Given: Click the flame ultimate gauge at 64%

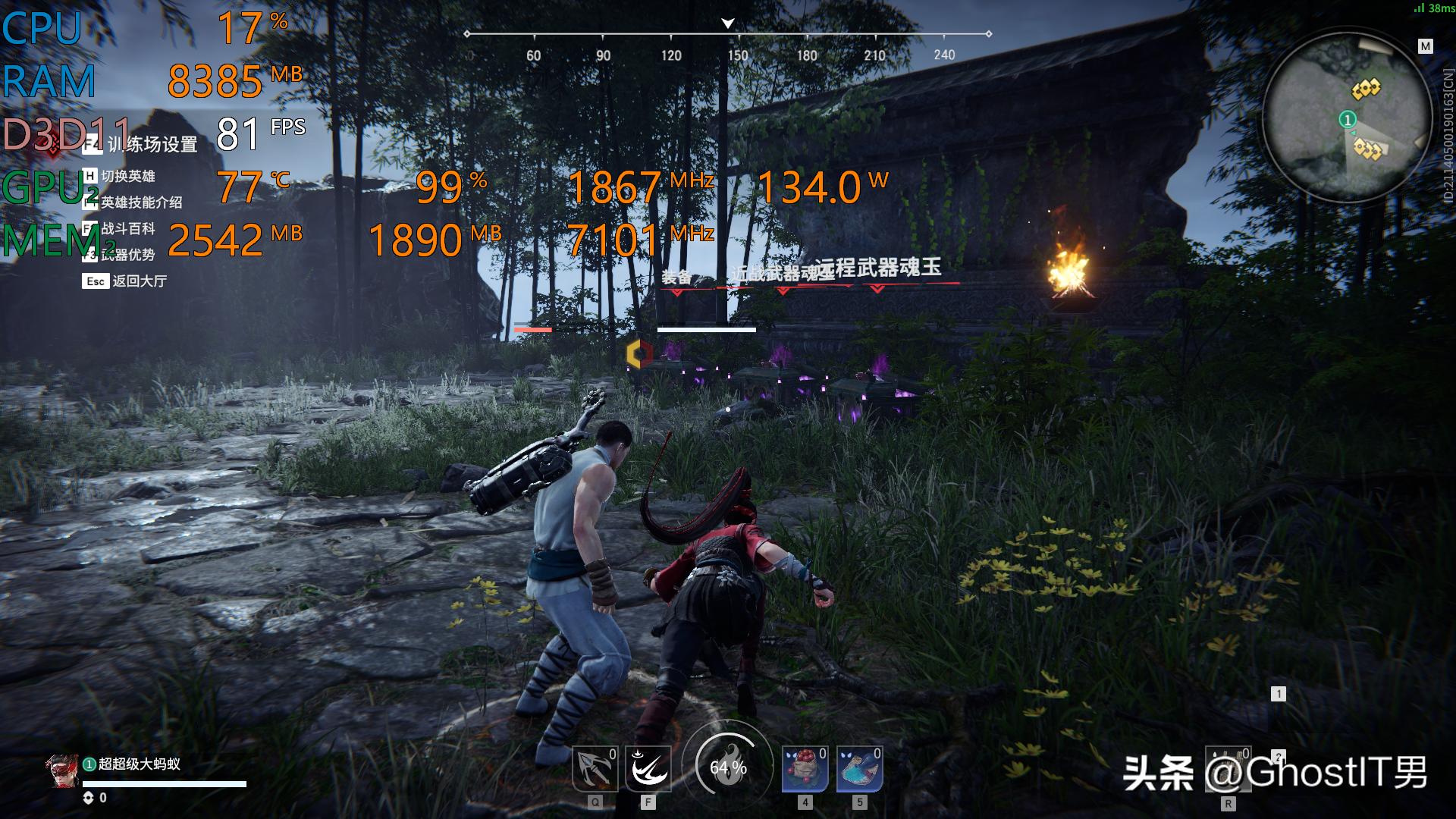Looking at the screenshot, I should pos(728,767).
